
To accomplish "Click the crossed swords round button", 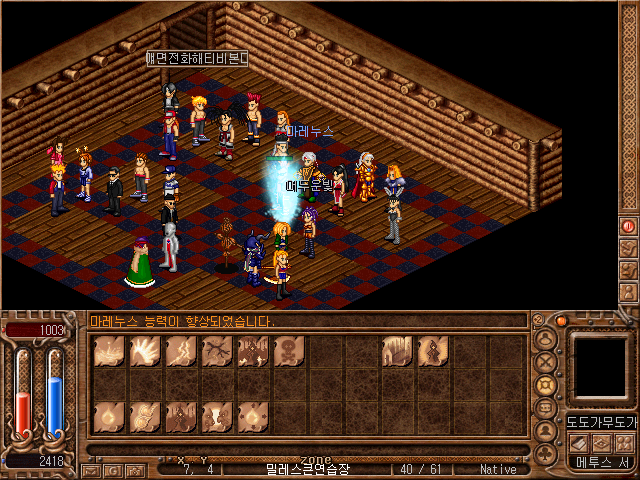I will point(546,362).
